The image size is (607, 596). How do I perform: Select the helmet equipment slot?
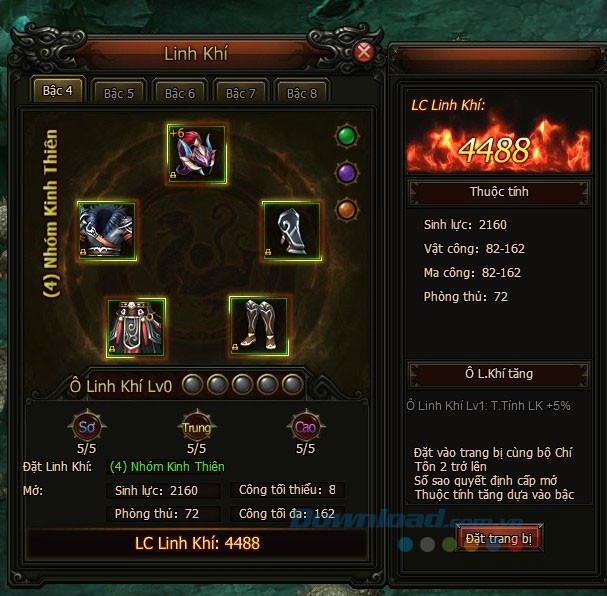[197, 155]
